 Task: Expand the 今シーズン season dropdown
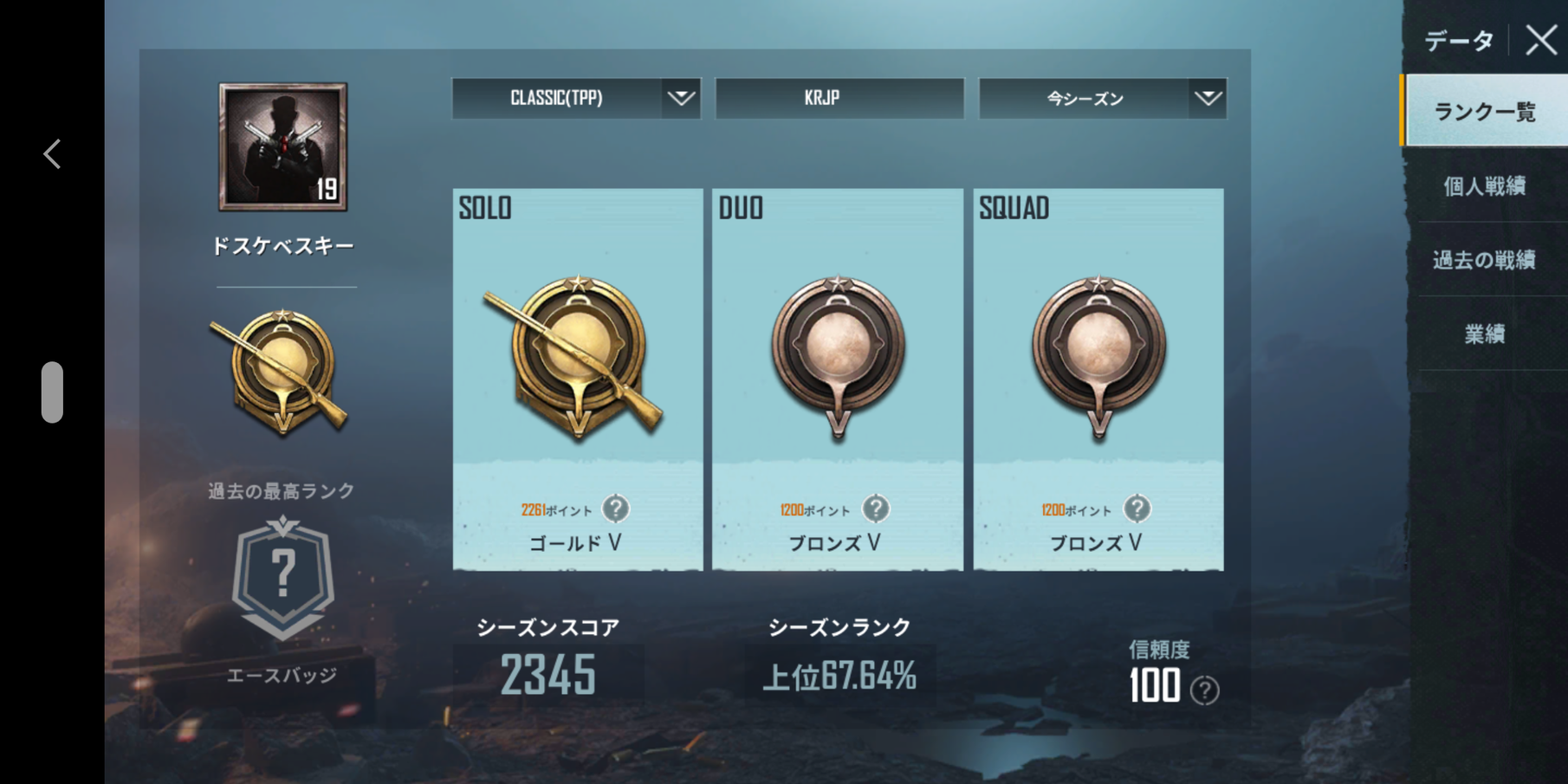tap(1102, 98)
